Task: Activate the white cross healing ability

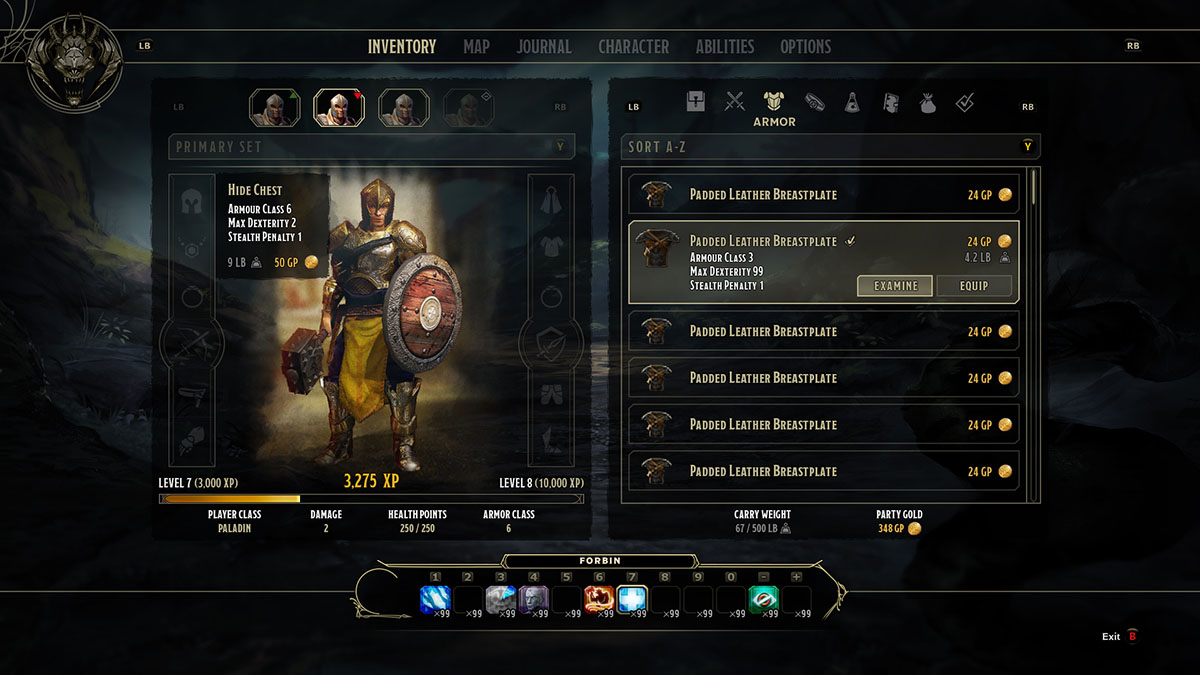Action: (x=632, y=599)
